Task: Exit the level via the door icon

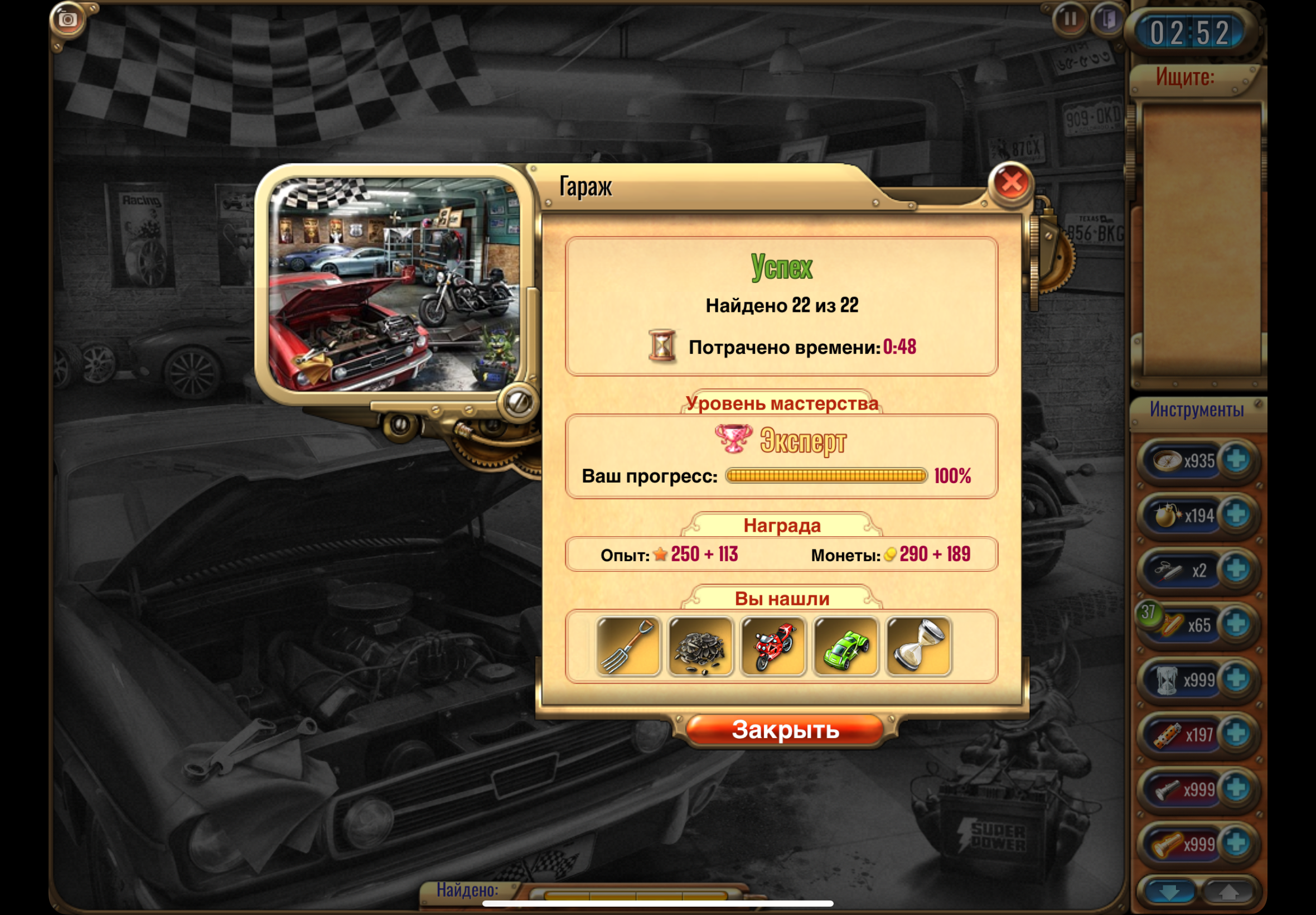Action: click(x=1107, y=19)
